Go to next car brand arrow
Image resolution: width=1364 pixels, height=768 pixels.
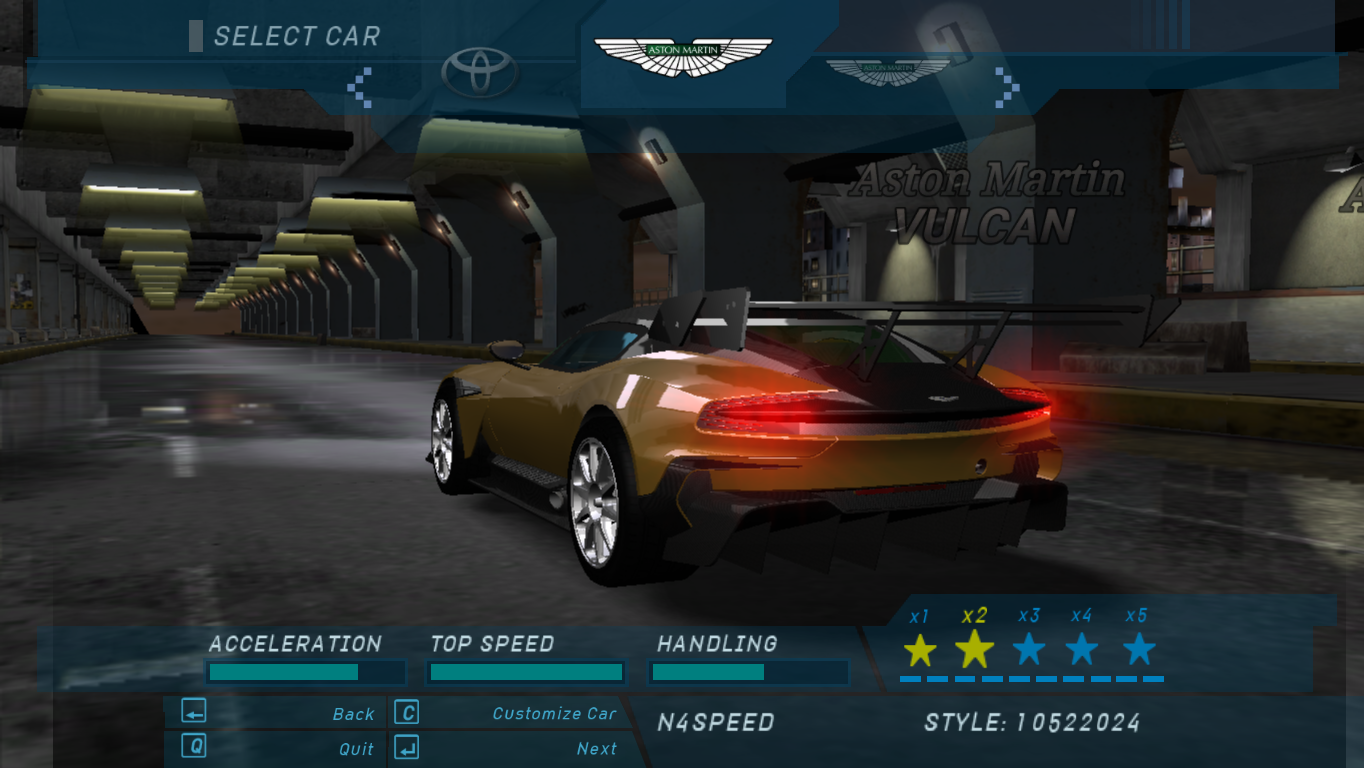coord(1006,86)
